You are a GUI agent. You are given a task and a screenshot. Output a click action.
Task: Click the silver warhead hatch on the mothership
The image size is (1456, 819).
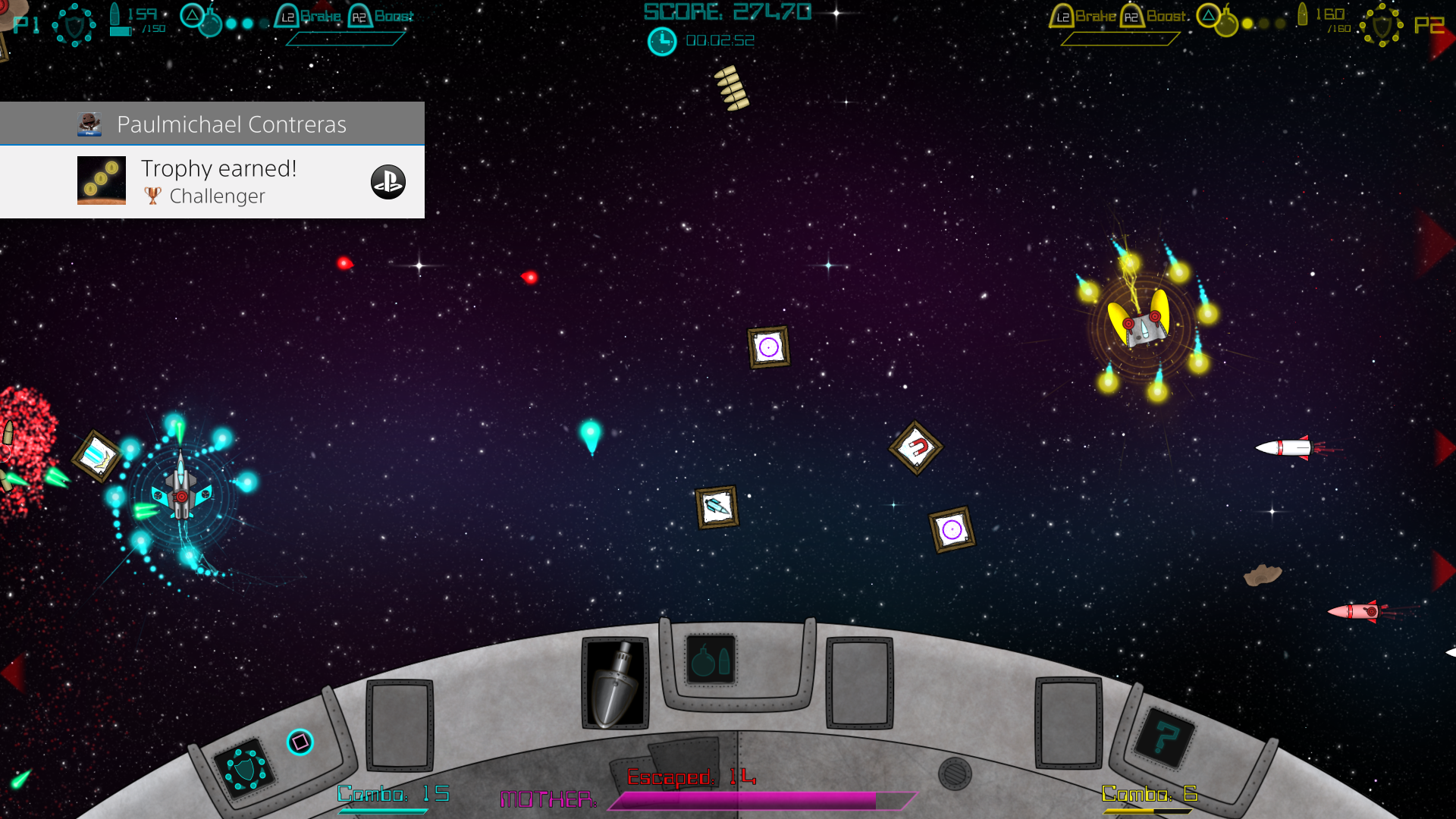click(614, 679)
